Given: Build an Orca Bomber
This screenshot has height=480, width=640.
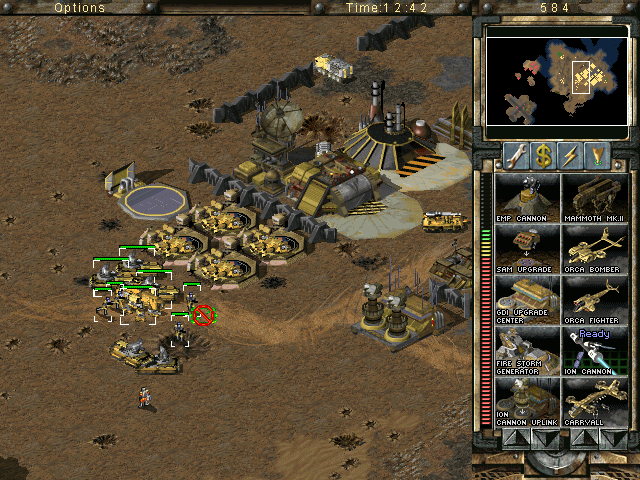Looking at the screenshot, I should (594, 248).
